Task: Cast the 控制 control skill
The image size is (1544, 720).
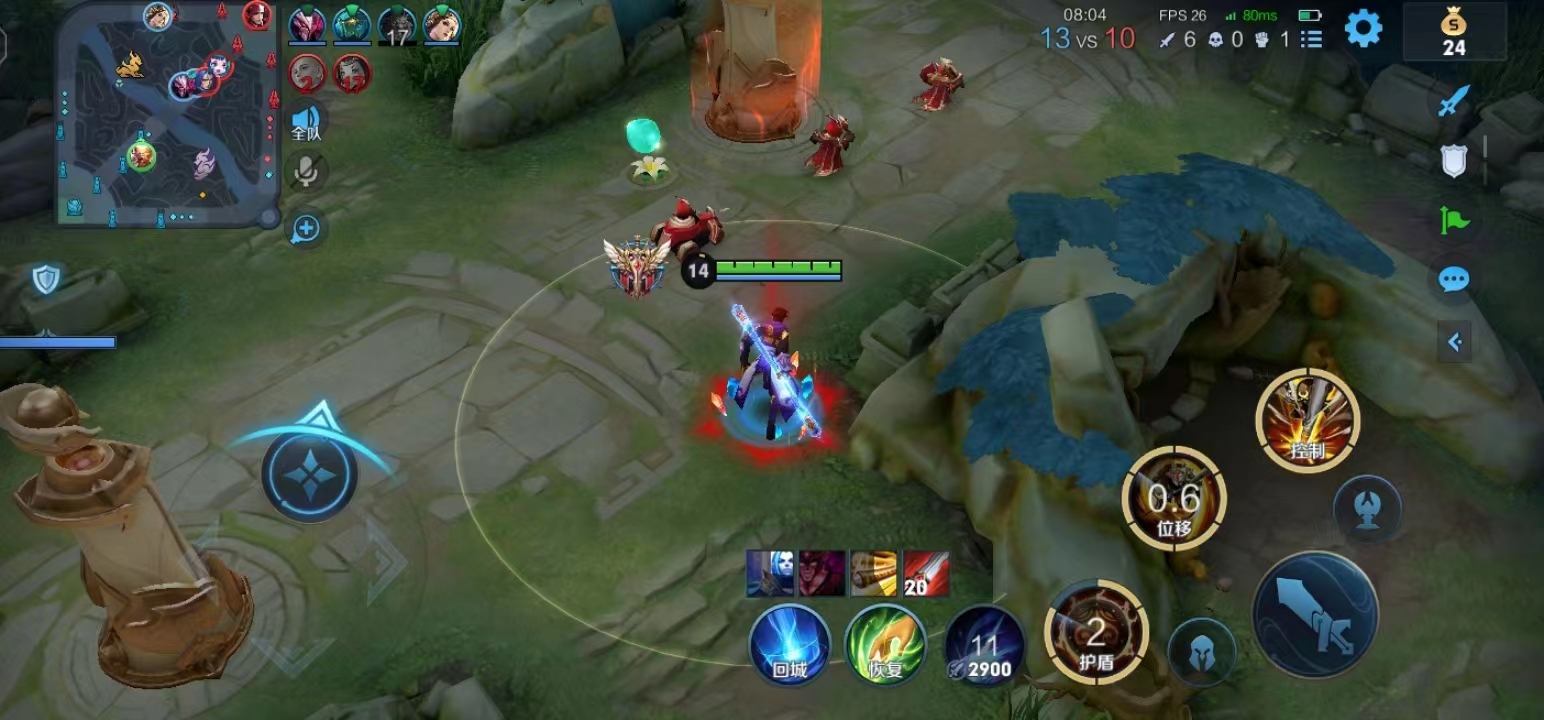Action: pos(1307,420)
